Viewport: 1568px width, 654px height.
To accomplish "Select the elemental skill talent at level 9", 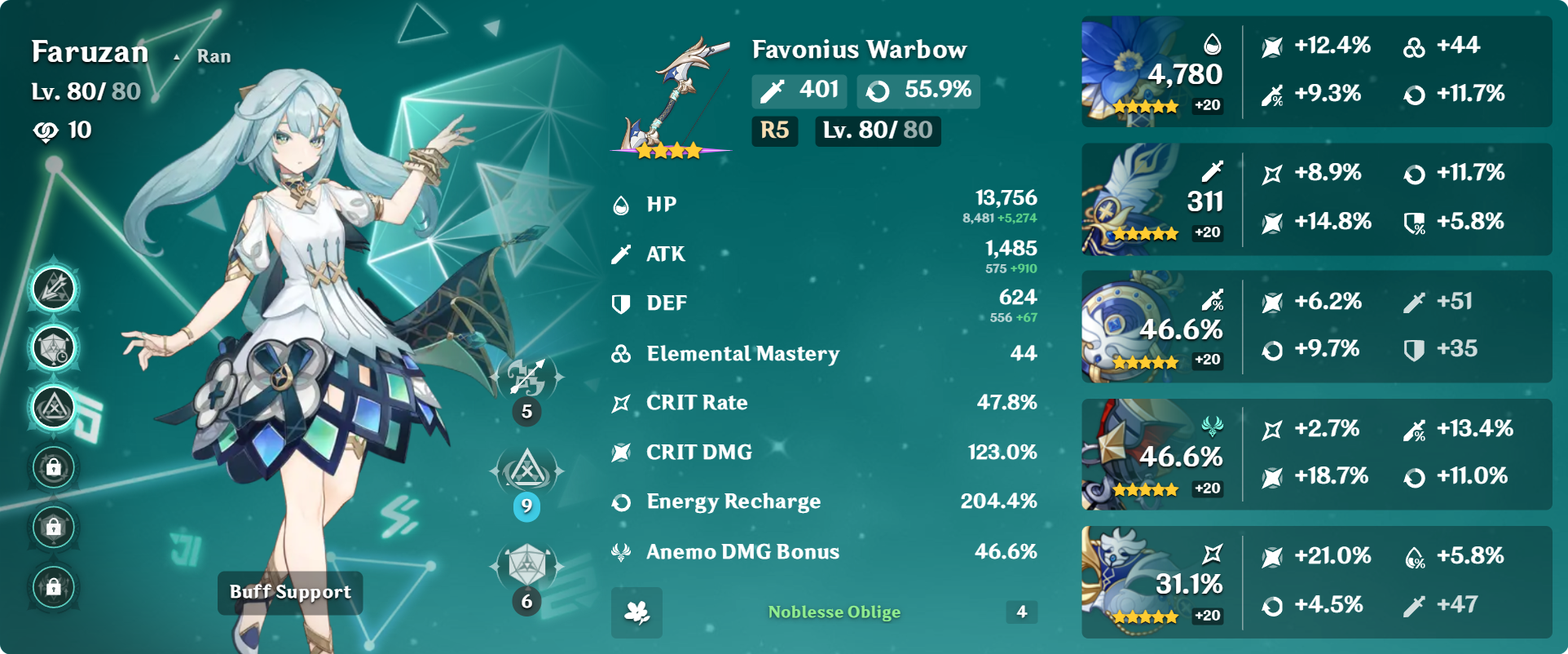I will [526, 471].
